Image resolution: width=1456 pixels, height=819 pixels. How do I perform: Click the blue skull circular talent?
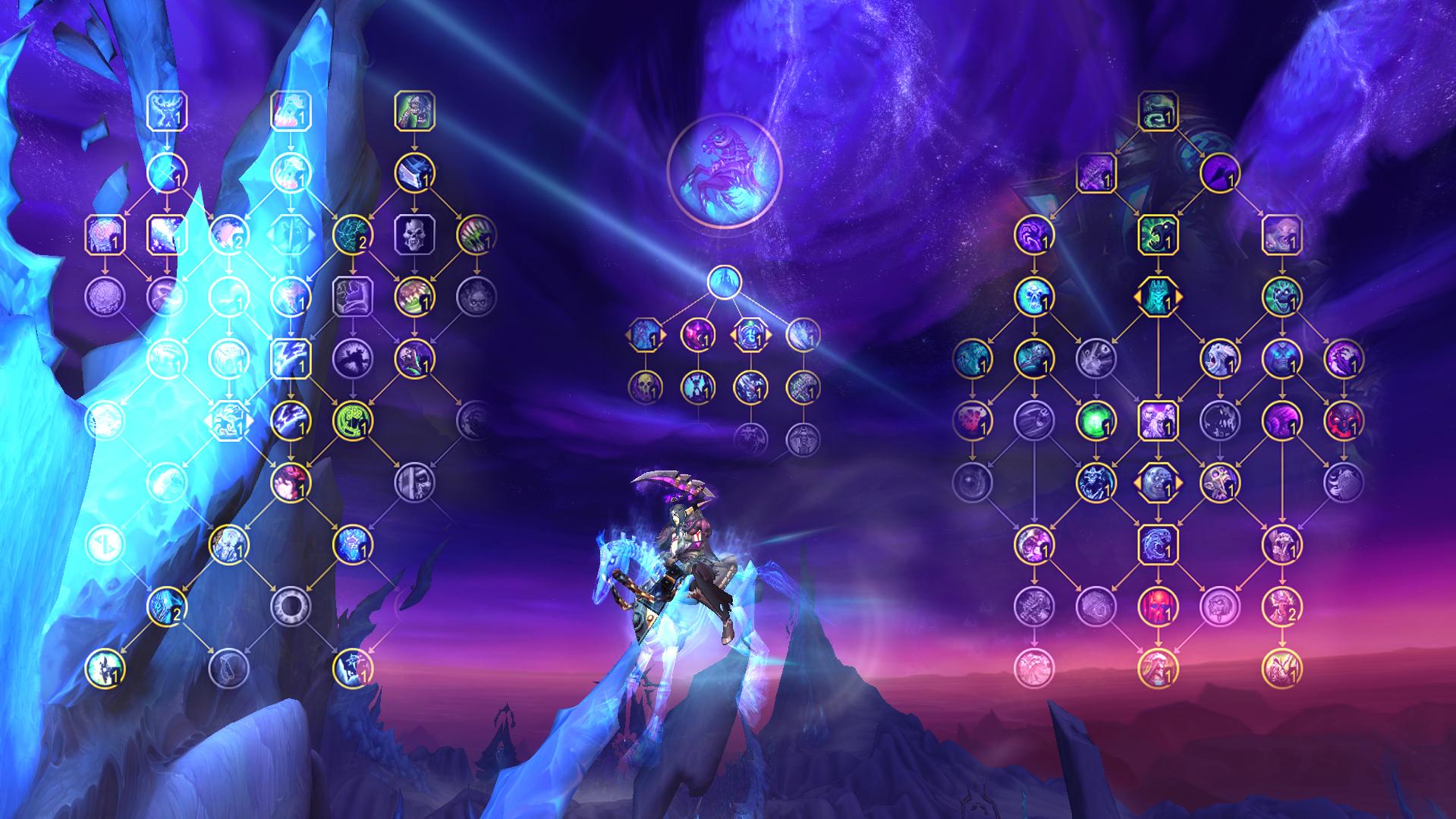[1034, 296]
